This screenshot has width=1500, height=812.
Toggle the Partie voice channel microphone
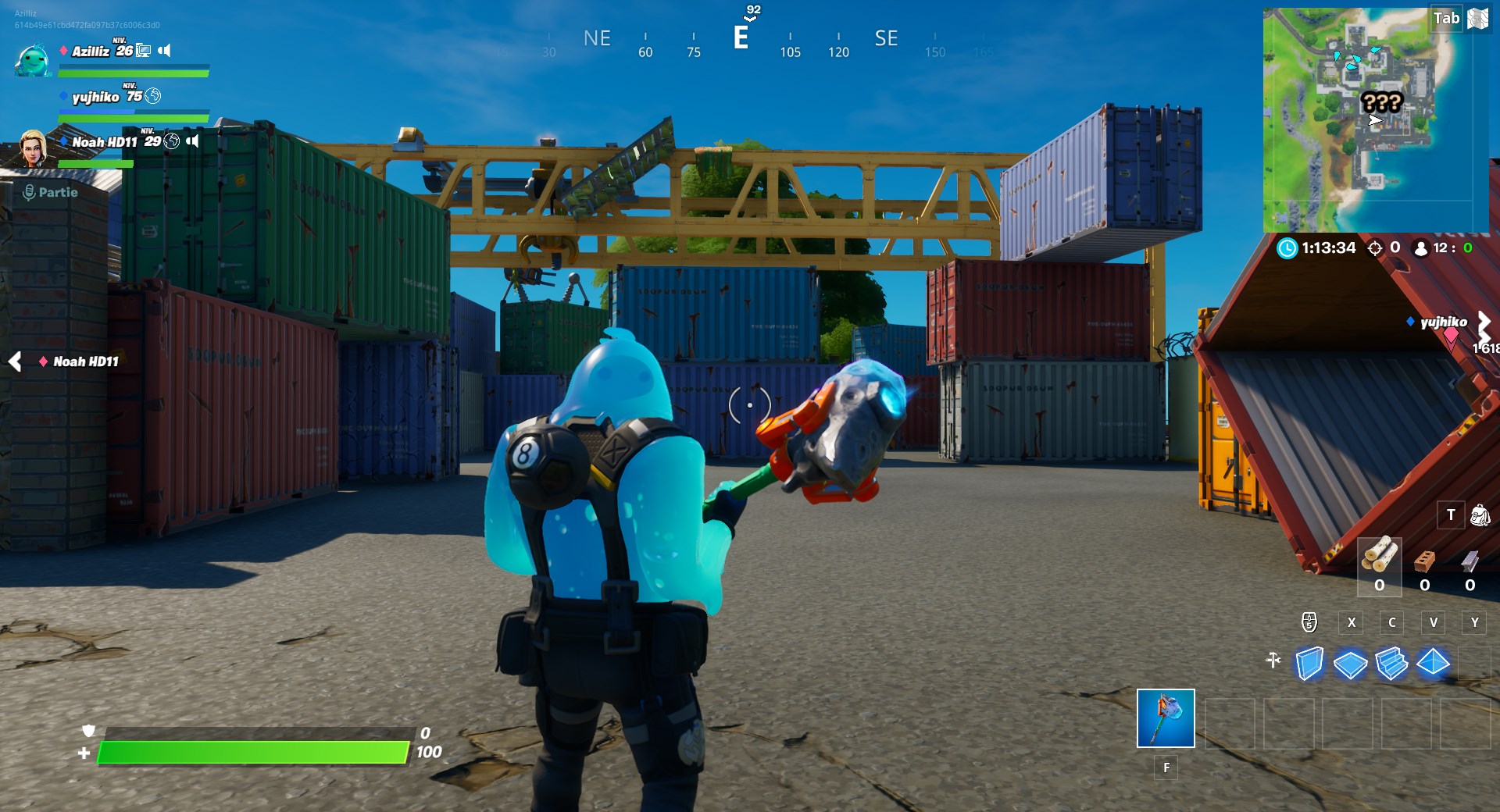point(30,191)
